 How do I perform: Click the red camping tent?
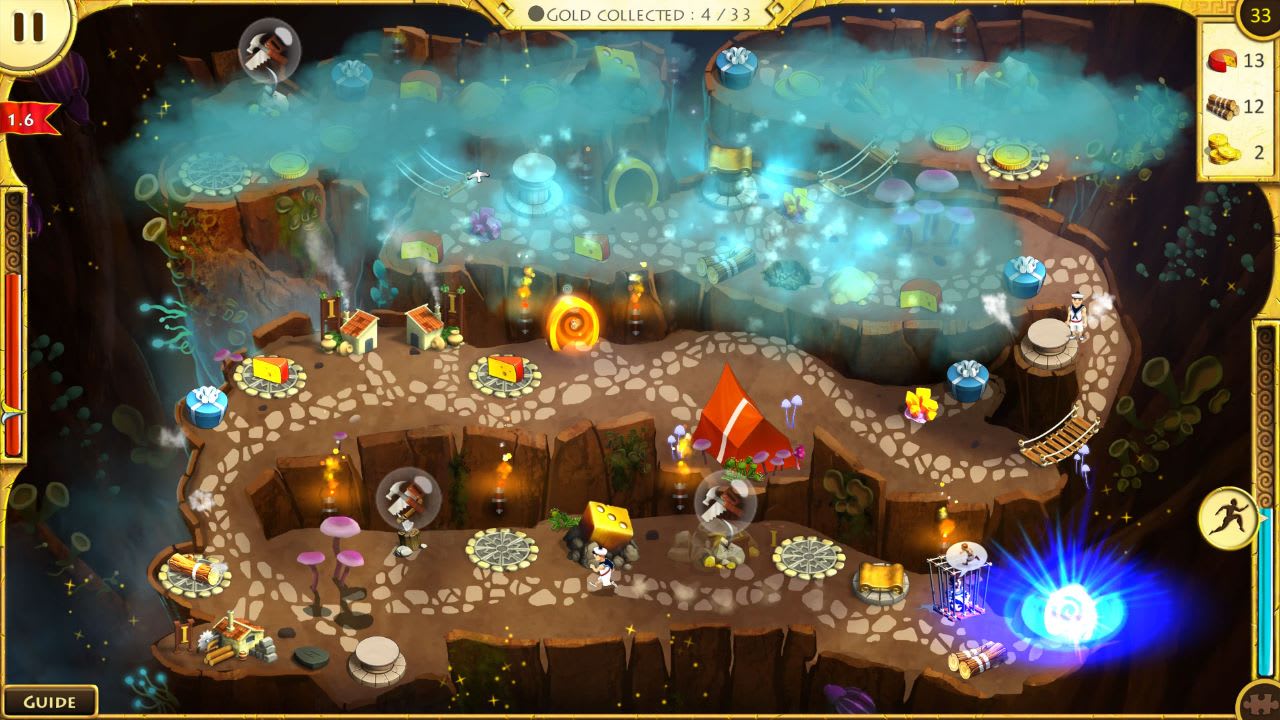(731, 420)
